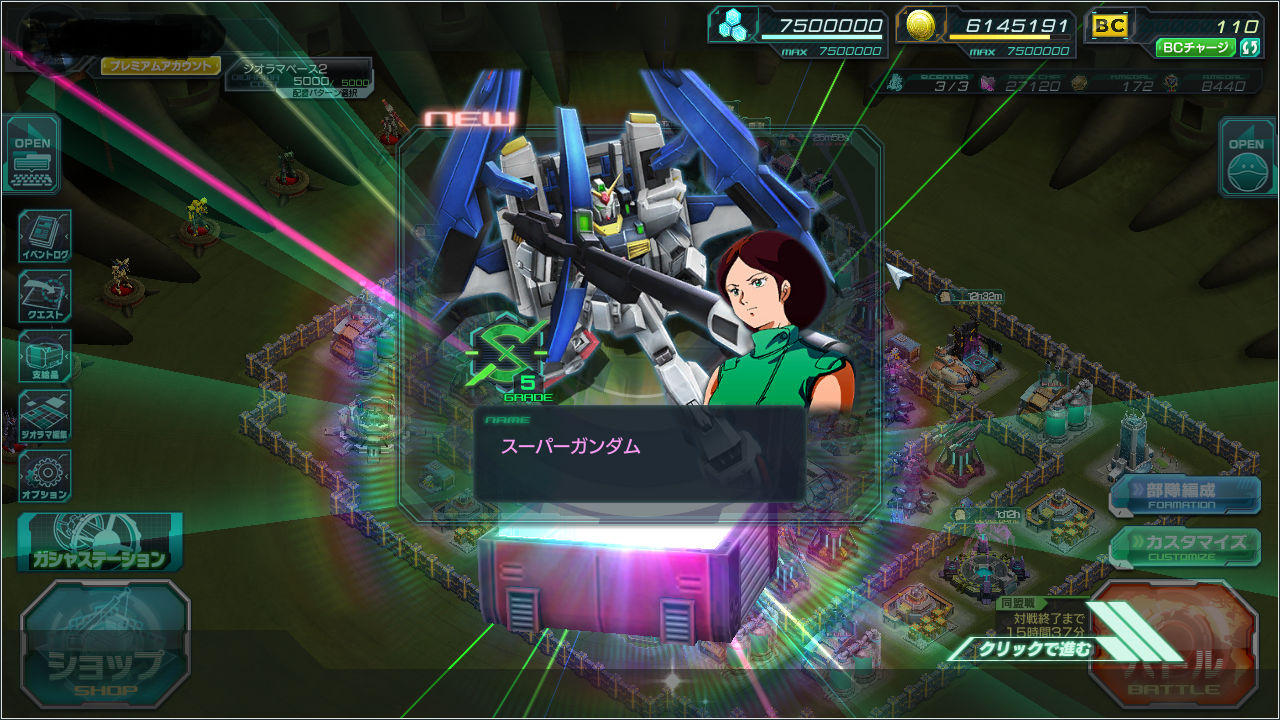
Task: Open 部隊編成 FORMATION menu
Action: point(1185,493)
